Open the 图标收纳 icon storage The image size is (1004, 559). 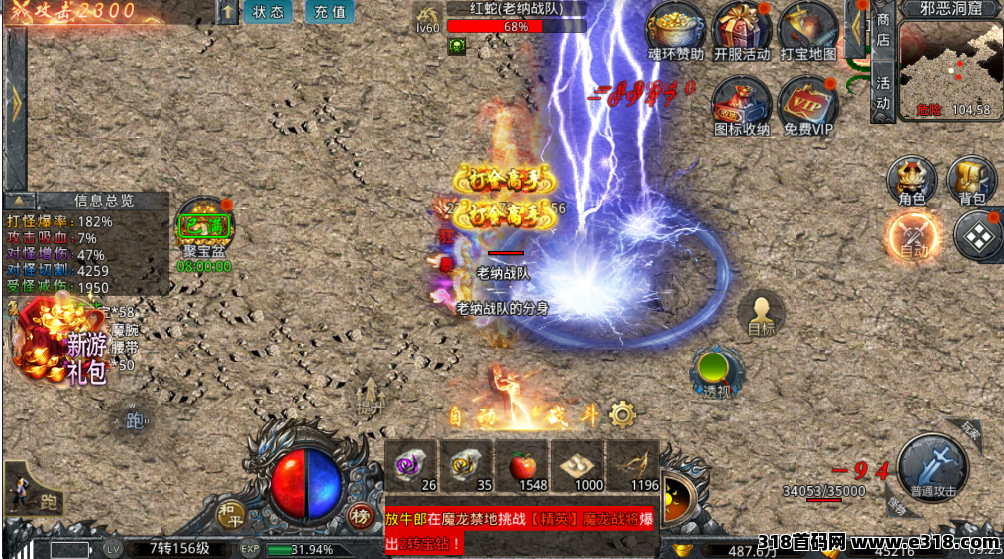pos(741,104)
